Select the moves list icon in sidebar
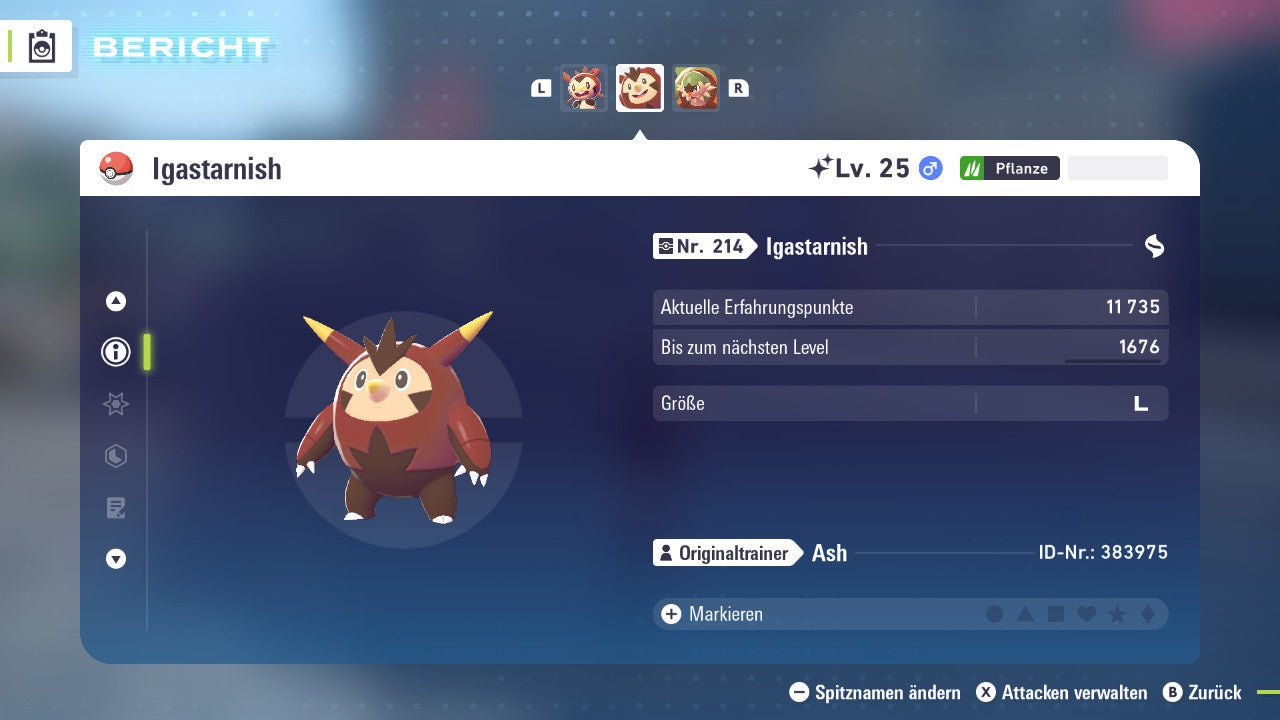Image resolution: width=1280 pixels, height=720 pixels. coord(115,508)
